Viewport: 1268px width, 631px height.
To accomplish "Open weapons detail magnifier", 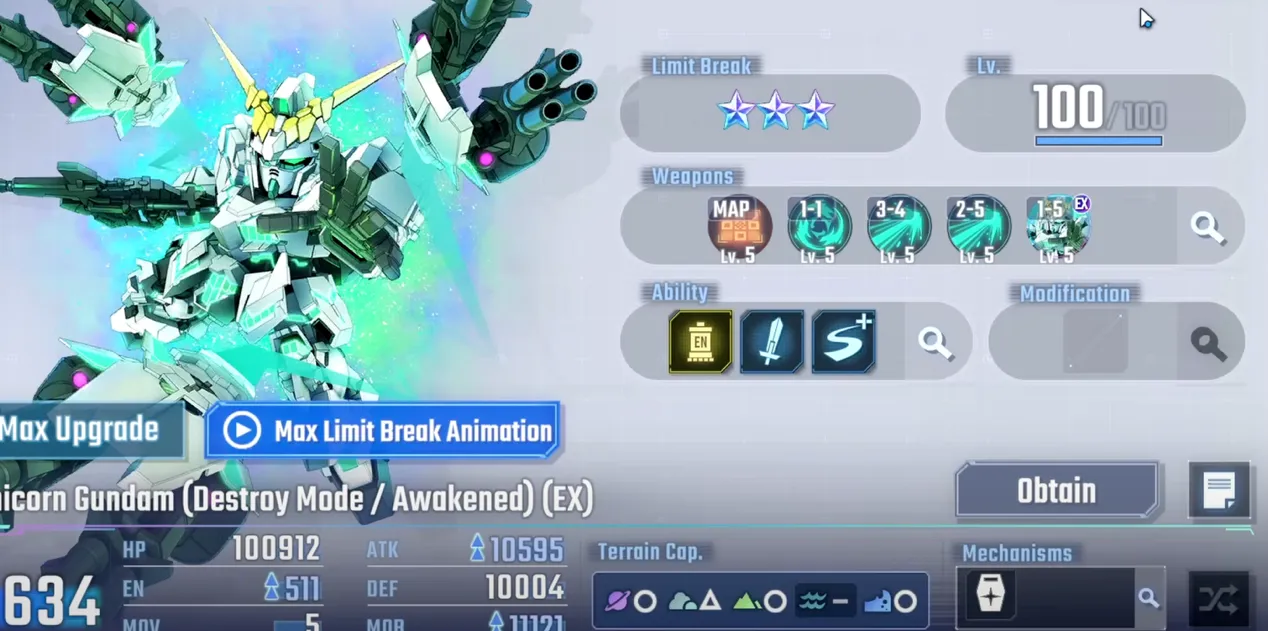I will click(1208, 227).
